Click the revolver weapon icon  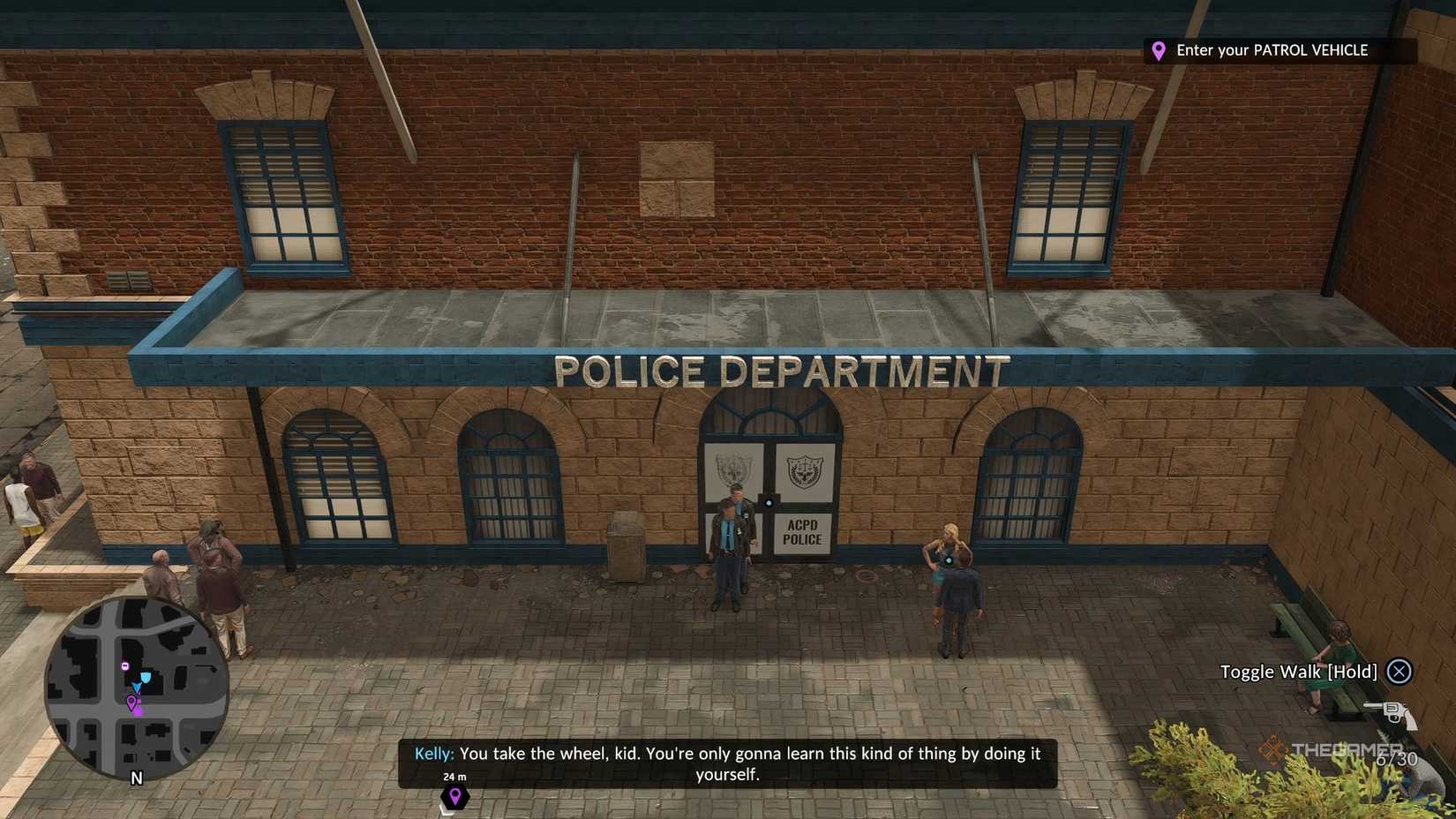click(x=1392, y=715)
